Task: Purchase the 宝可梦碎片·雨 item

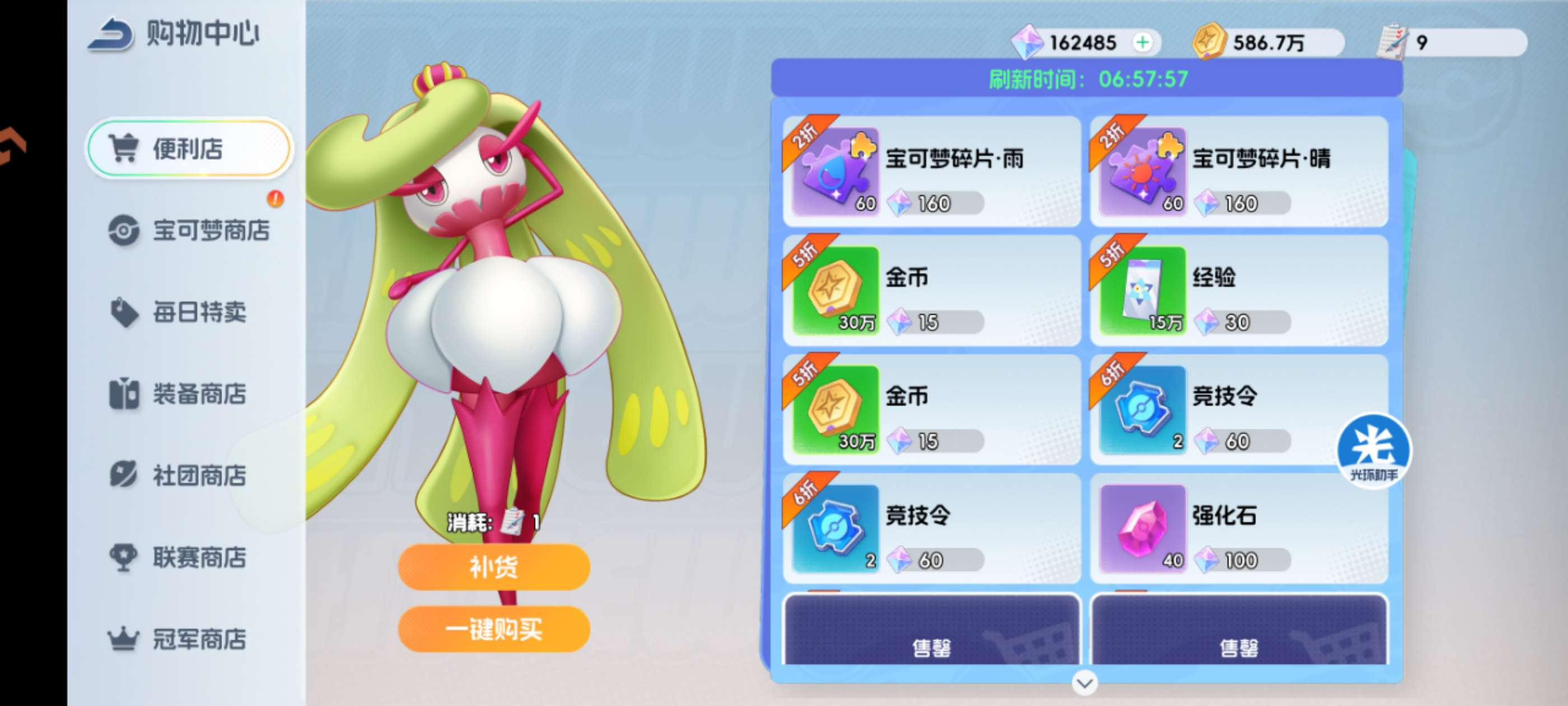Action: pyautogui.click(x=931, y=174)
